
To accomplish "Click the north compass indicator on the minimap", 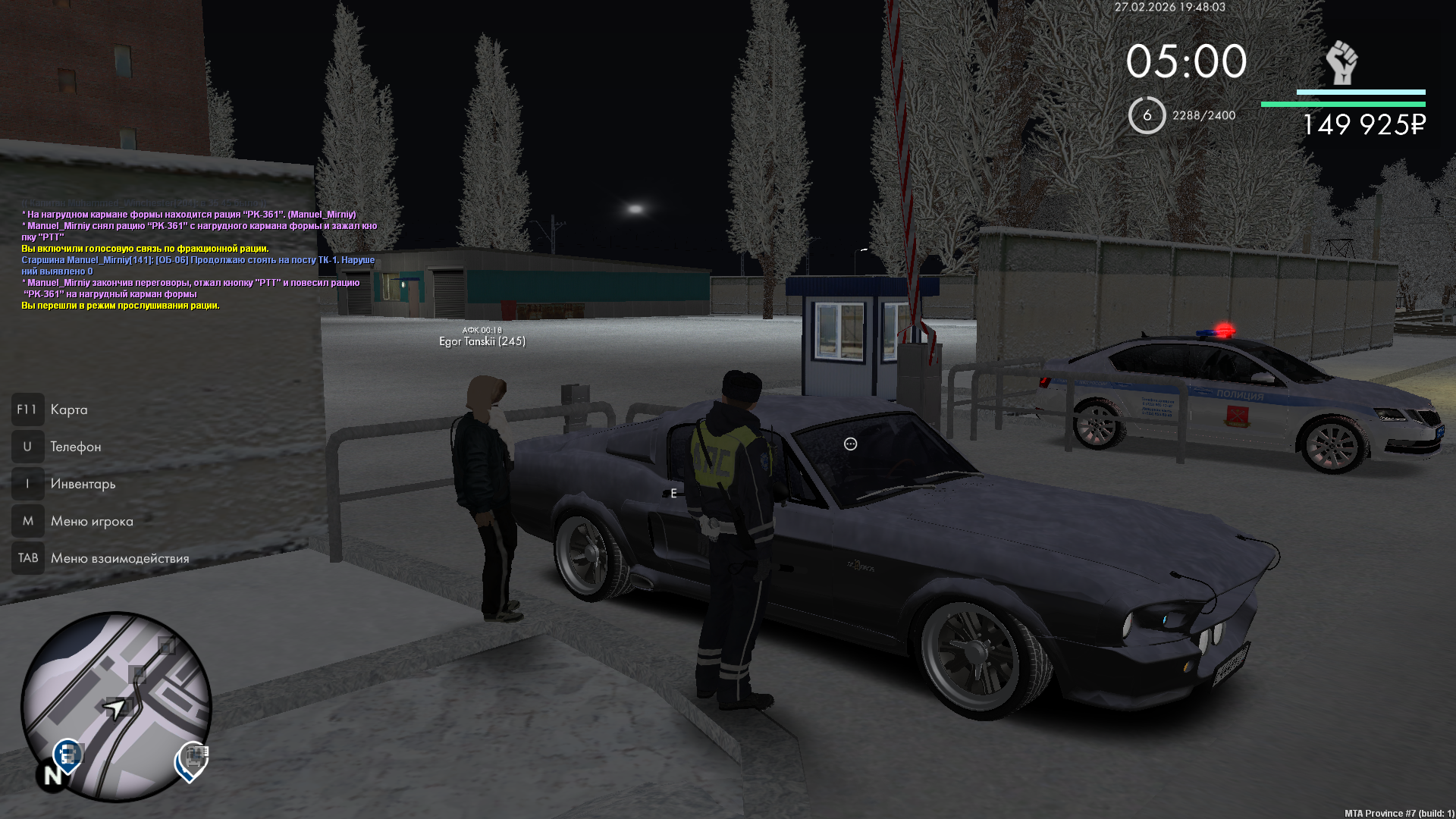I will 52,776.
